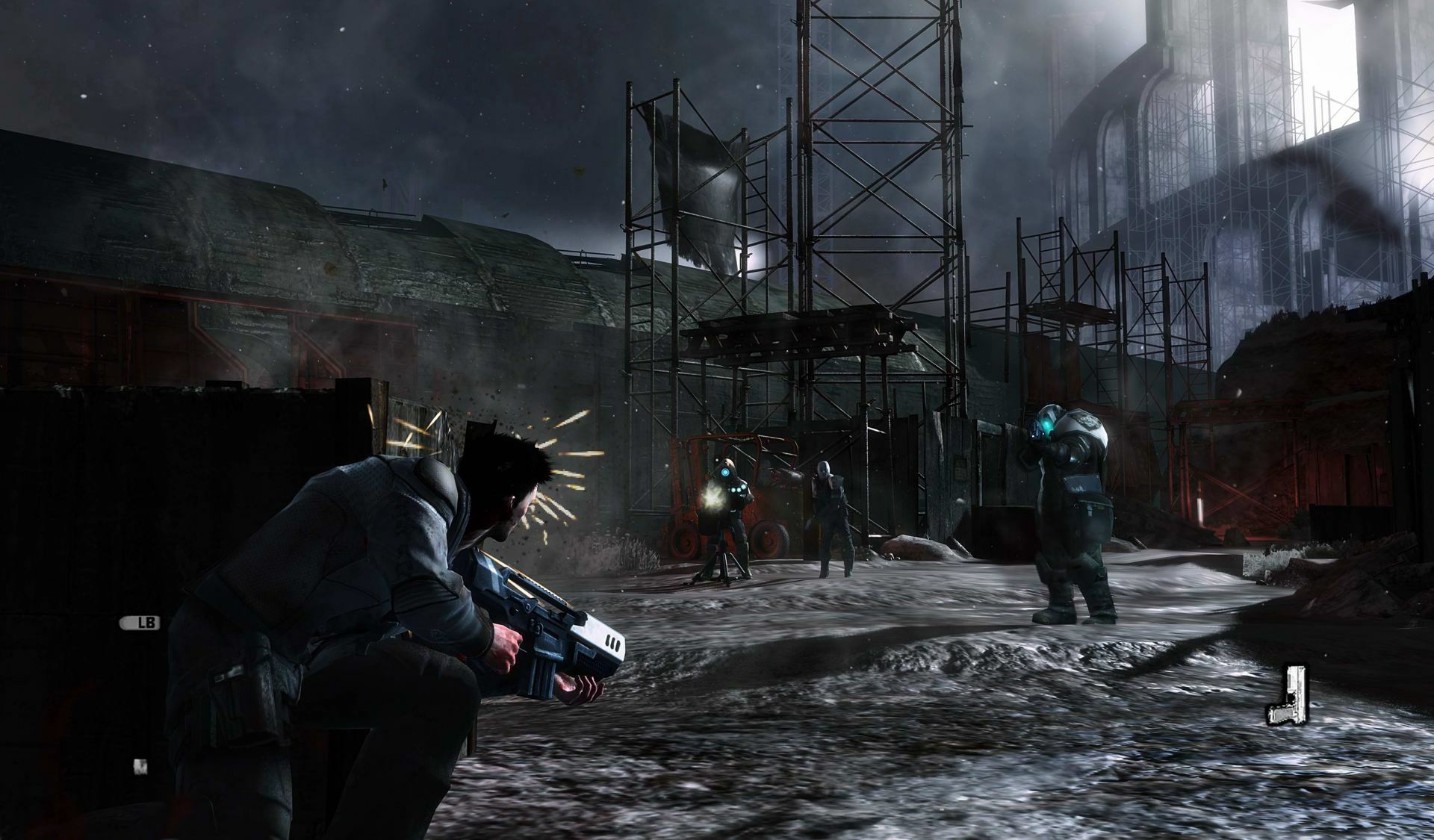Image resolution: width=1434 pixels, height=840 pixels.
Task: Select the masked enemy in the center
Action: pyautogui.click(x=833, y=515)
